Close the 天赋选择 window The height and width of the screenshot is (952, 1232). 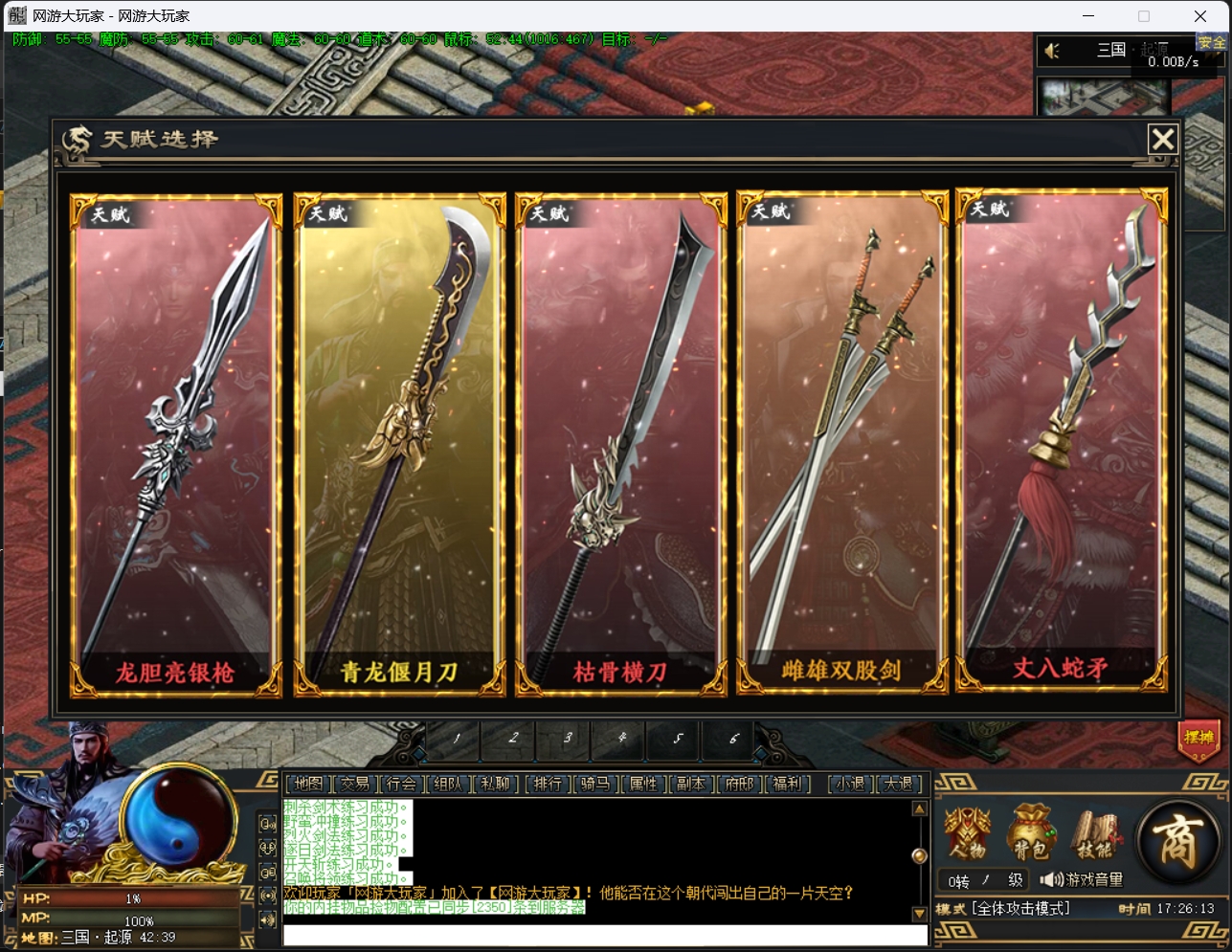pos(1163,140)
